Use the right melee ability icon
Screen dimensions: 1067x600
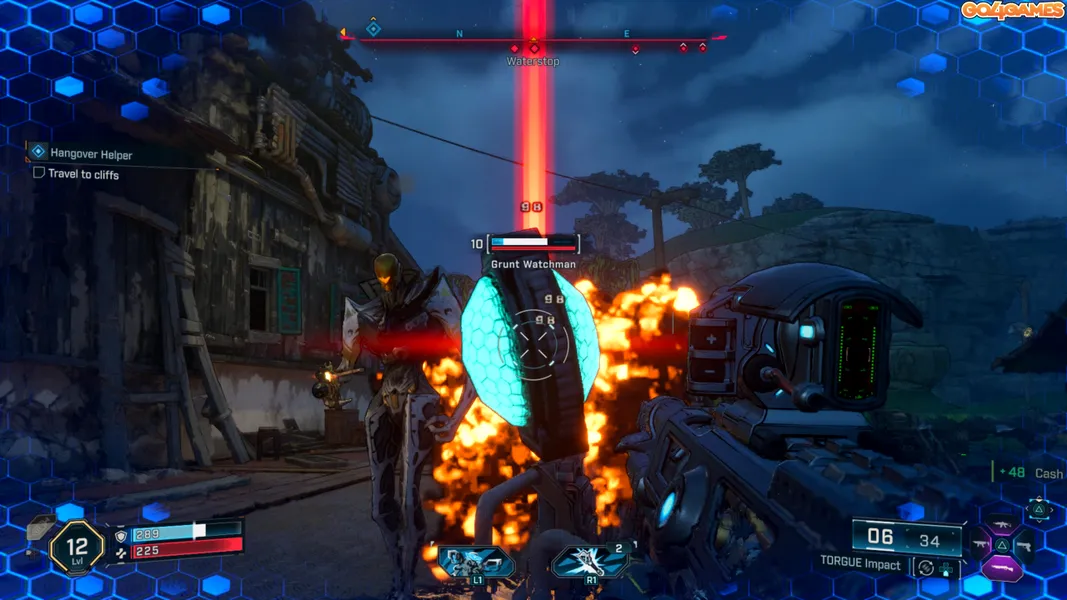point(591,561)
